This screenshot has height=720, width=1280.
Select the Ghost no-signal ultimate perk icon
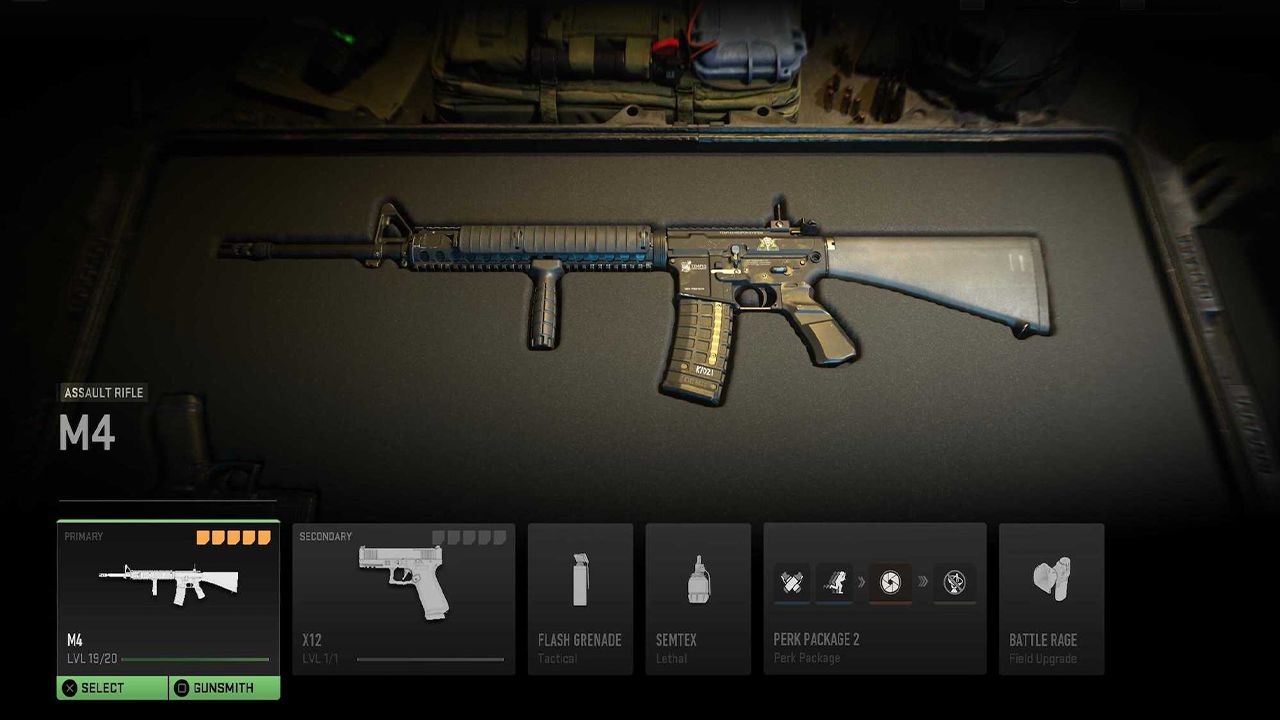[955, 580]
